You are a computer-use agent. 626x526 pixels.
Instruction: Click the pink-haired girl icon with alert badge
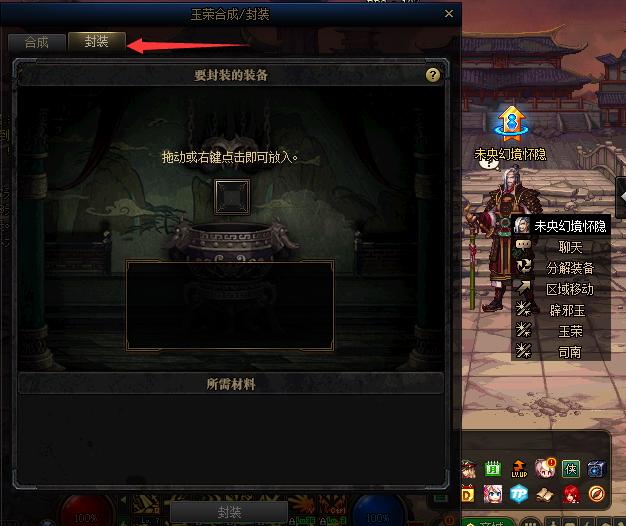point(545,468)
